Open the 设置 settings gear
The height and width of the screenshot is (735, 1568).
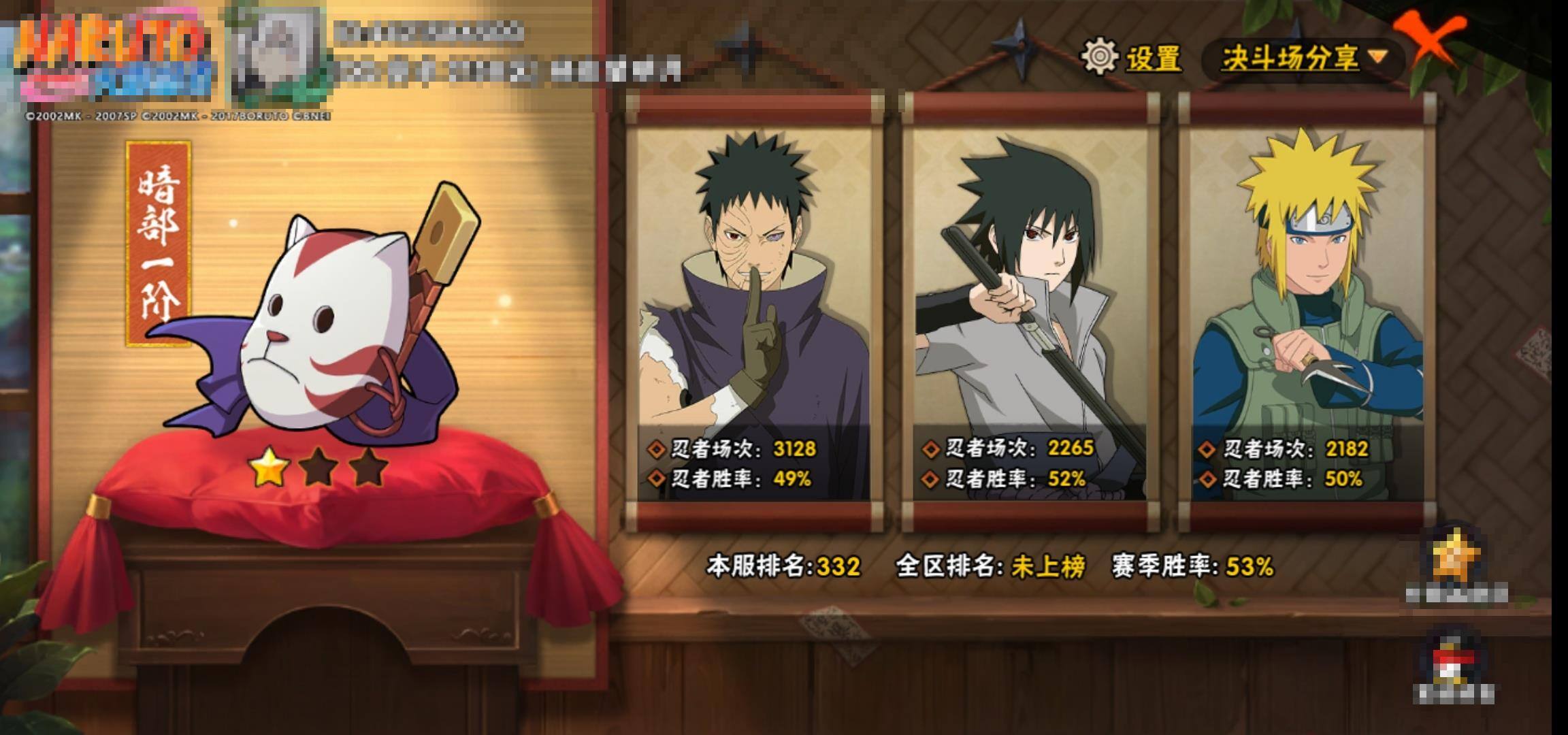[1100, 56]
